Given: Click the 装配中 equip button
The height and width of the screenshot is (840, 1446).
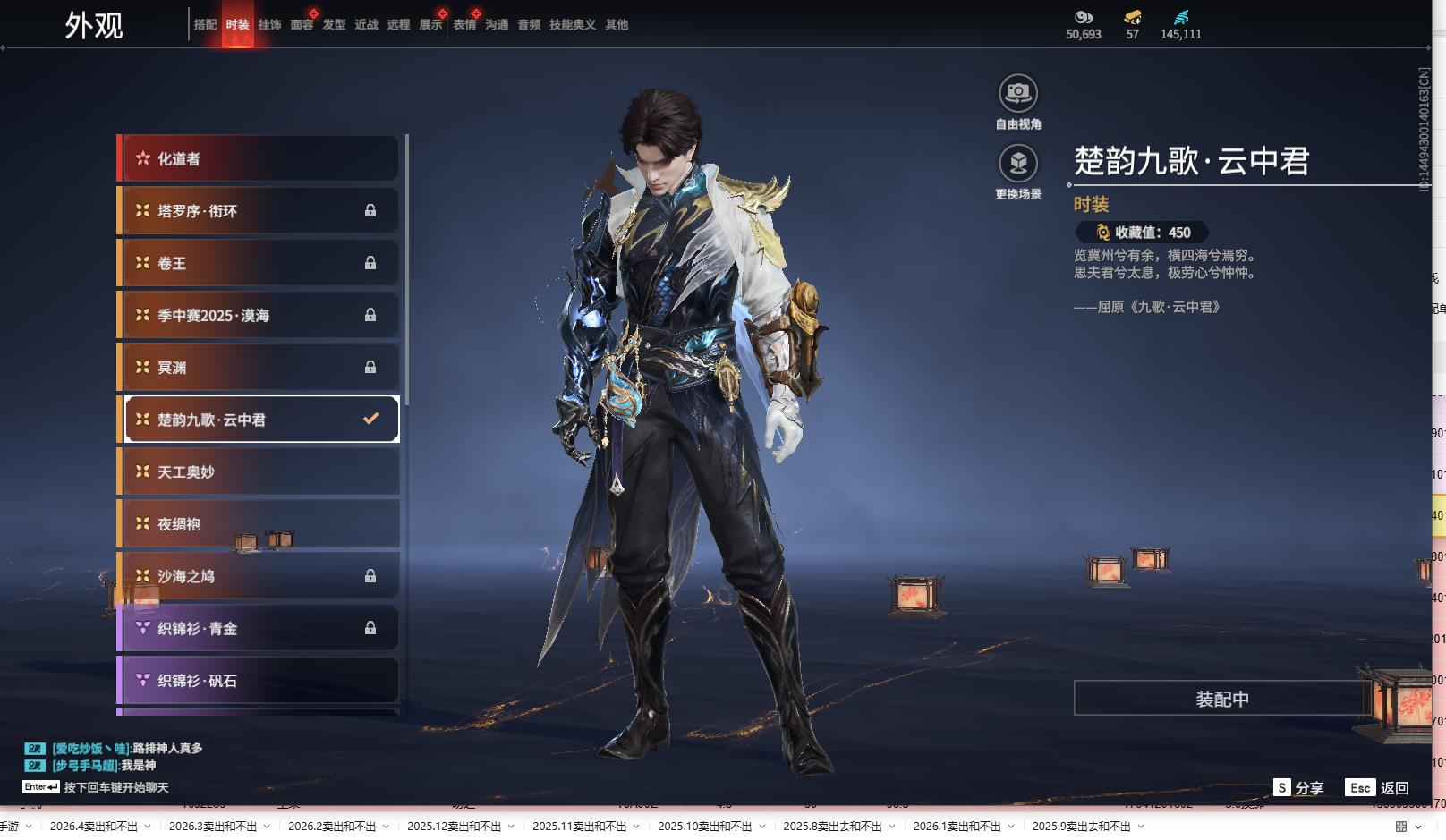Looking at the screenshot, I should [x=1221, y=699].
